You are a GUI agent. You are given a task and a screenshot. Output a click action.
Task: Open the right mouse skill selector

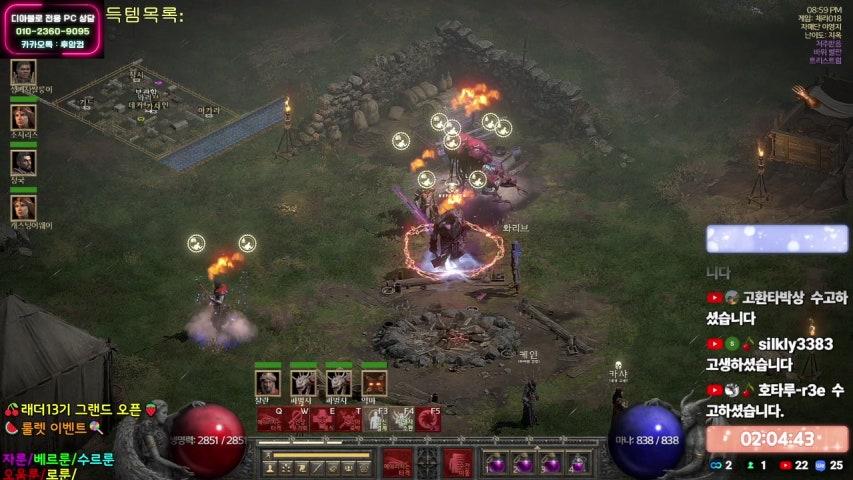pos(458,462)
